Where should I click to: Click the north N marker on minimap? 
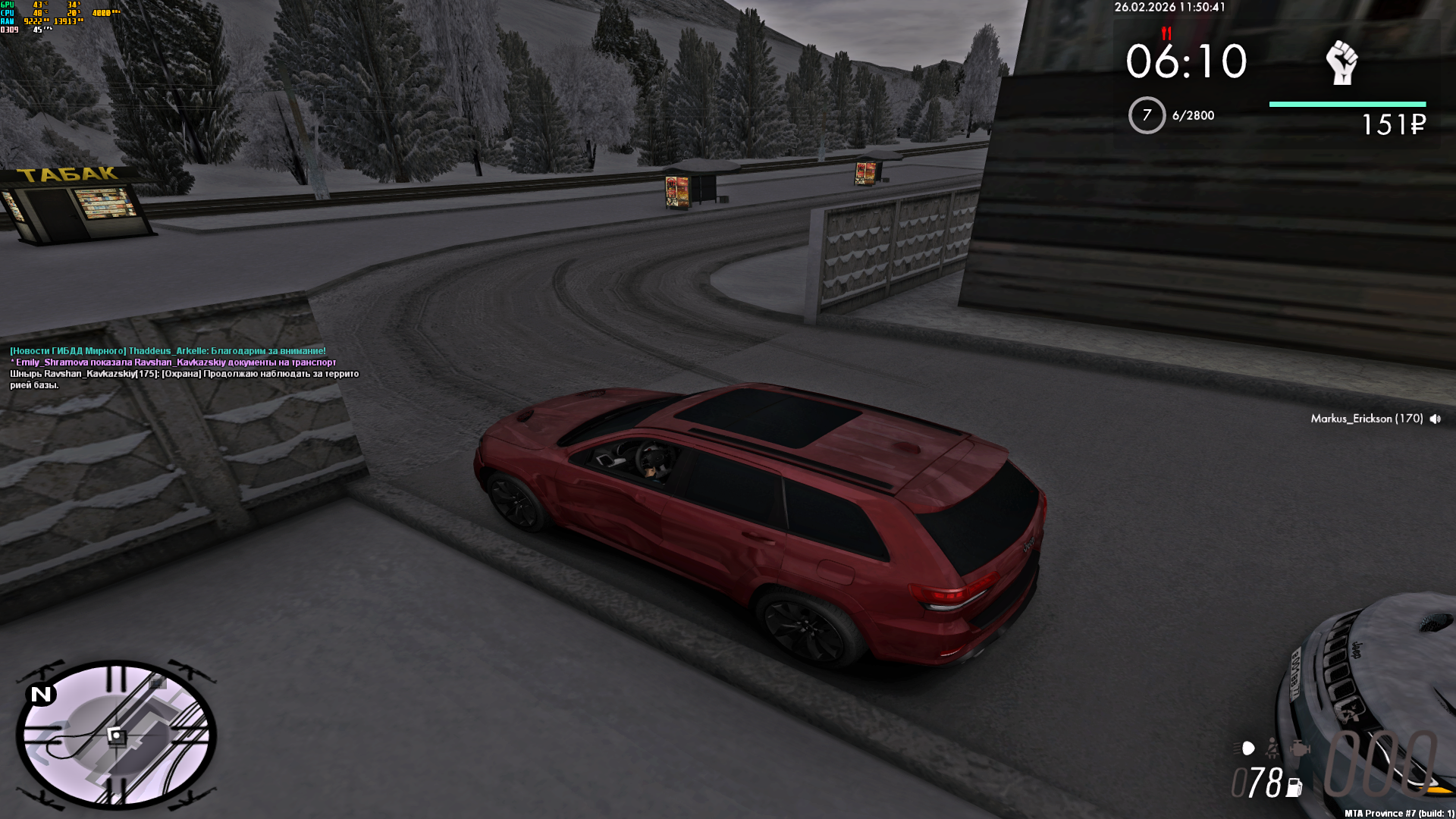click(x=41, y=695)
